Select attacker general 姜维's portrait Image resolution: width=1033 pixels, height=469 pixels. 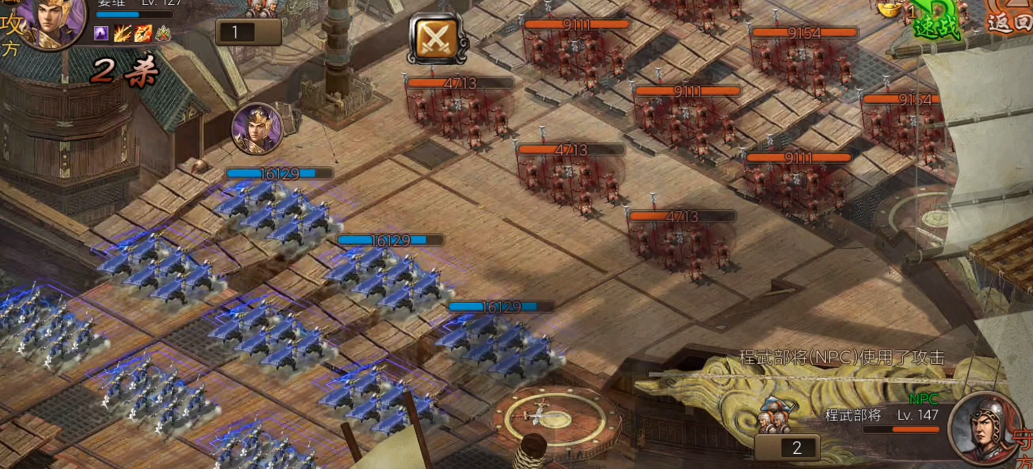pos(48,20)
